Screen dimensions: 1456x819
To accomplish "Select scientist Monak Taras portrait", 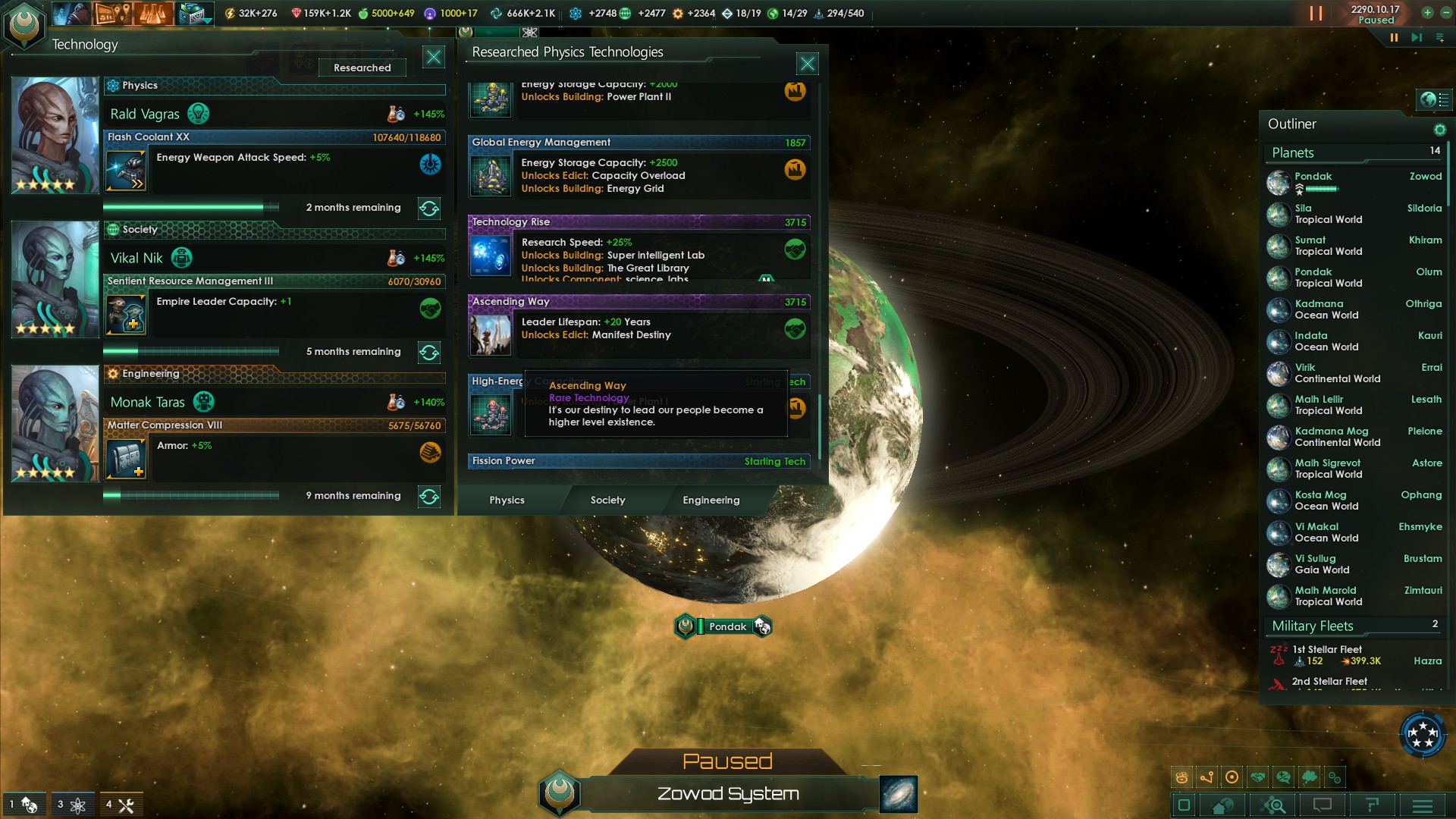I will tap(55, 423).
